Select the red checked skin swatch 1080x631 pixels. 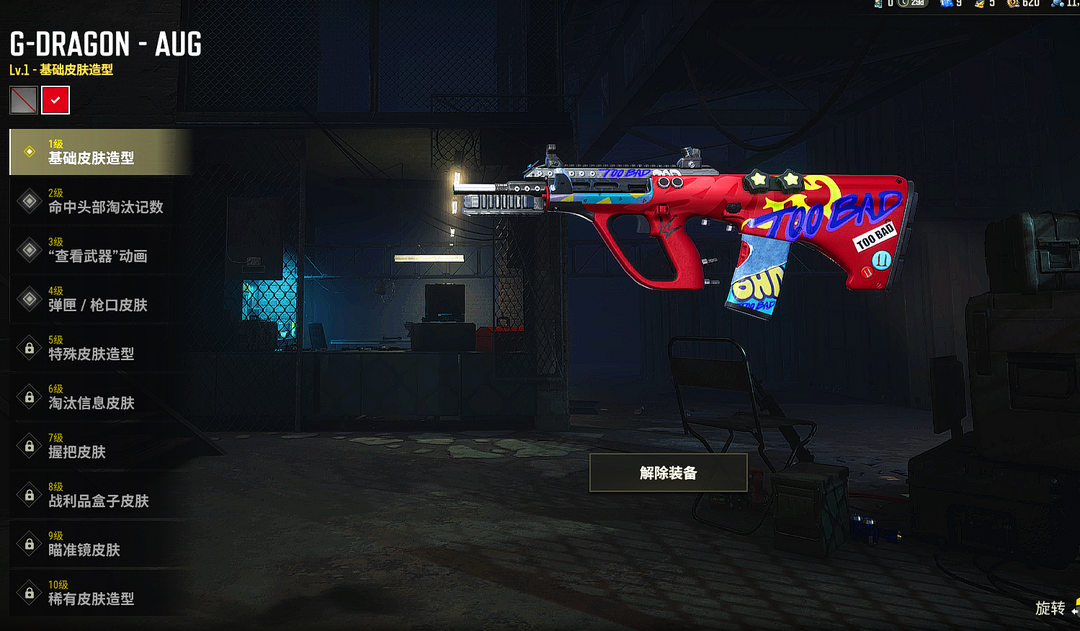point(55,100)
